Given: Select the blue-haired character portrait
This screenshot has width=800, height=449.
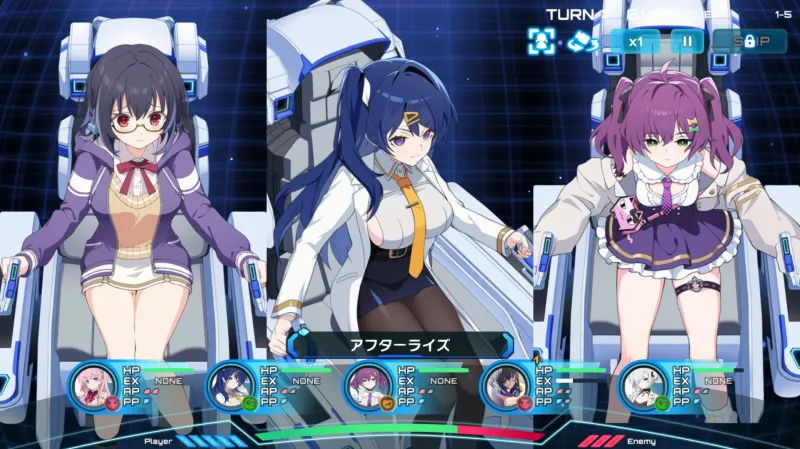Looking at the screenshot, I should point(231,386).
